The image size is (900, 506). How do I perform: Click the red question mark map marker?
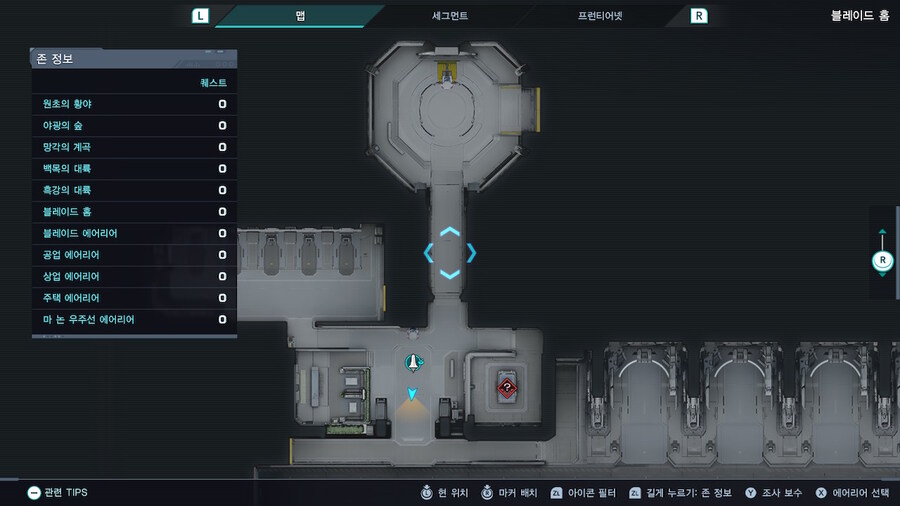[507, 387]
